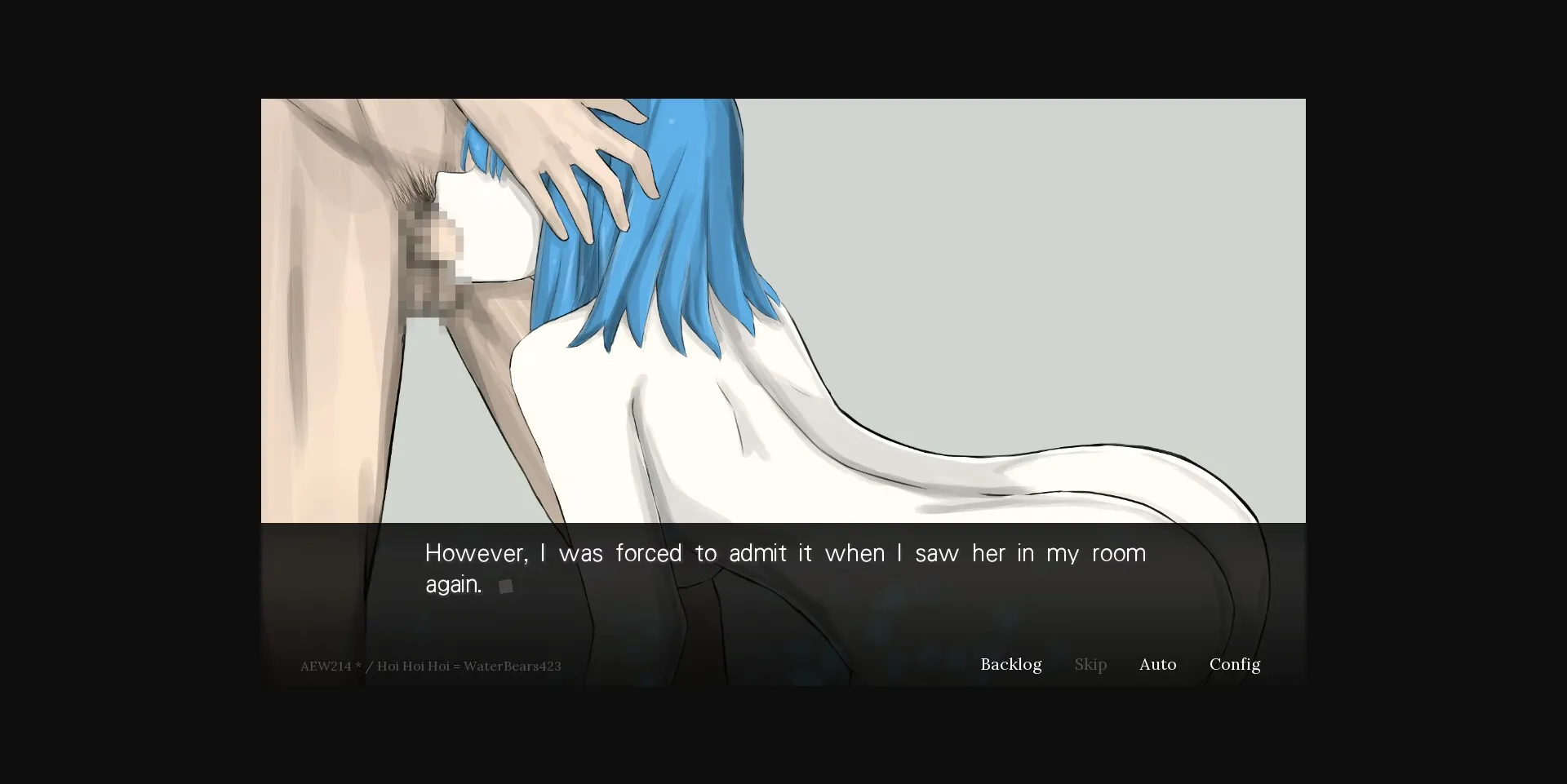Click Auto in the quick menu bar
The height and width of the screenshot is (784, 1567).
[x=1157, y=665]
